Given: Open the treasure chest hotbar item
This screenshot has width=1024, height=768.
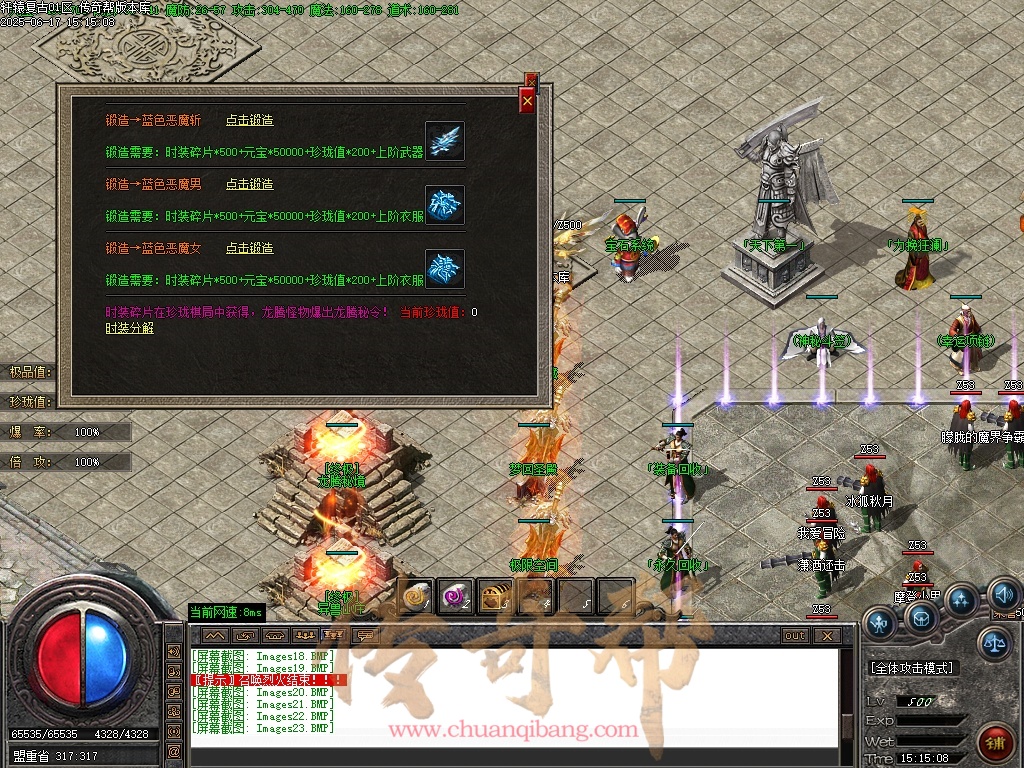Looking at the screenshot, I should coord(494,596).
